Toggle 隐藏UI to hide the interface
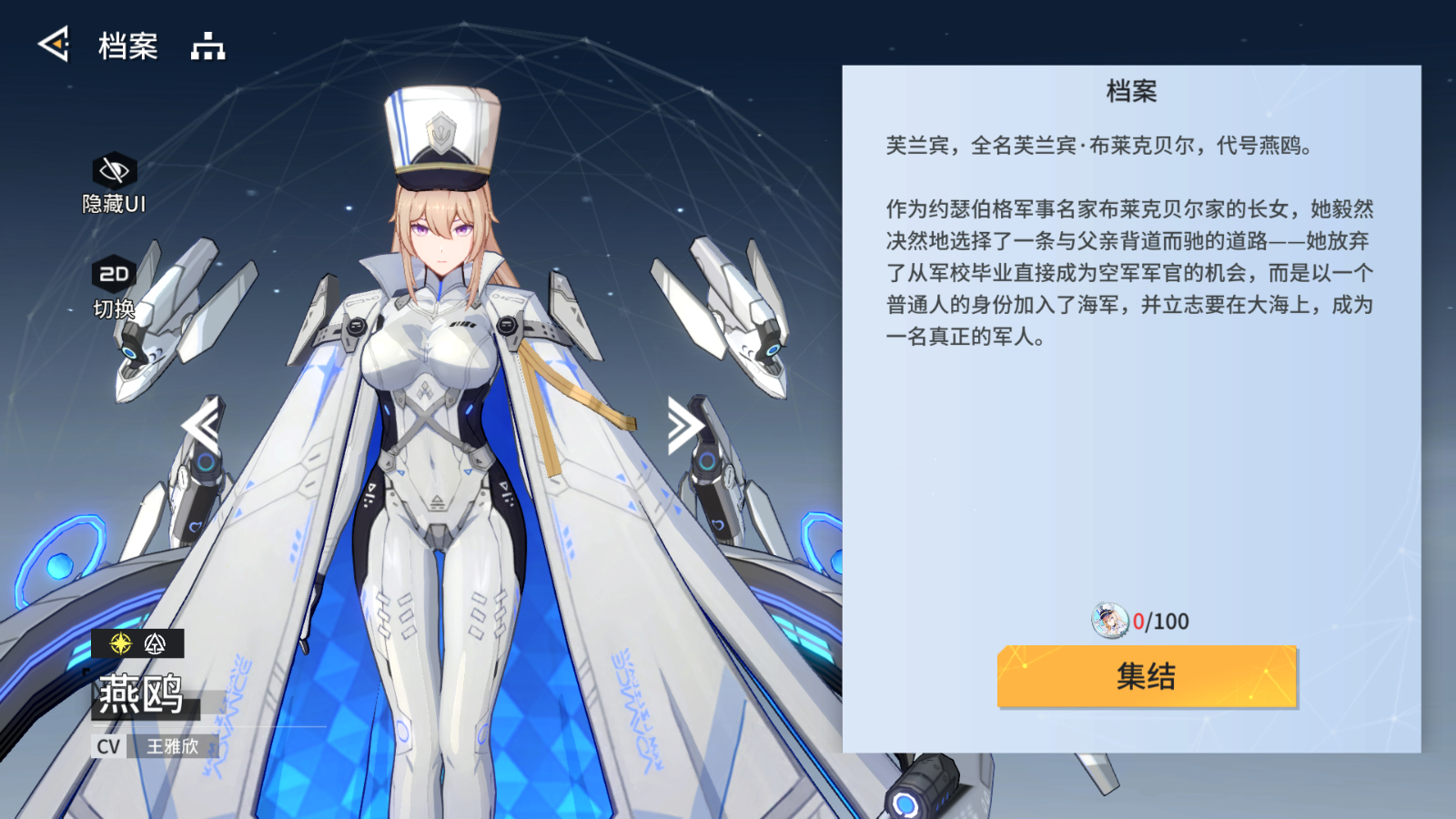The image size is (1456, 819). [x=112, y=204]
